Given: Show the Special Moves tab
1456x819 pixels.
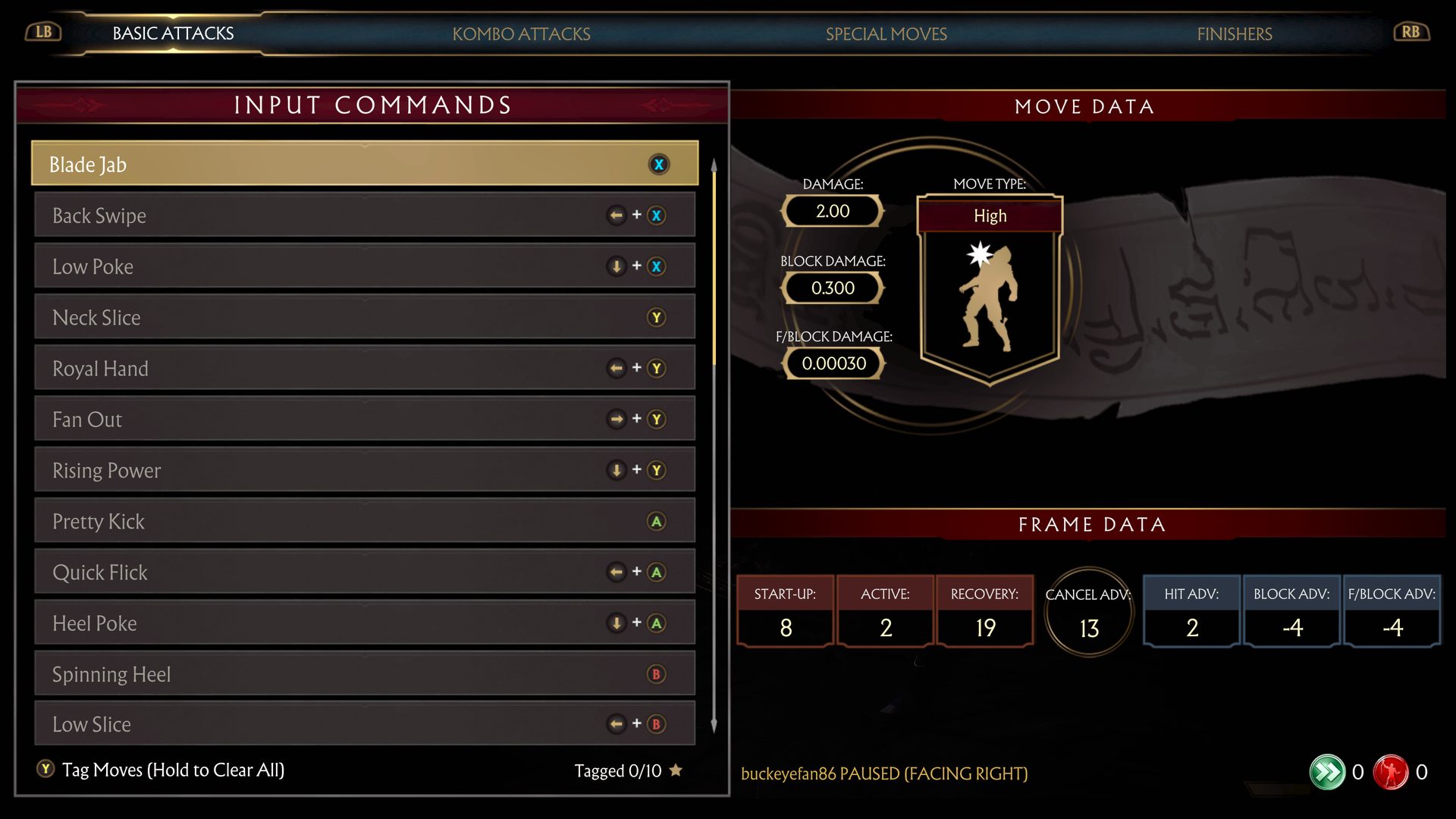Looking at the screenshot, I should [886, 34].
